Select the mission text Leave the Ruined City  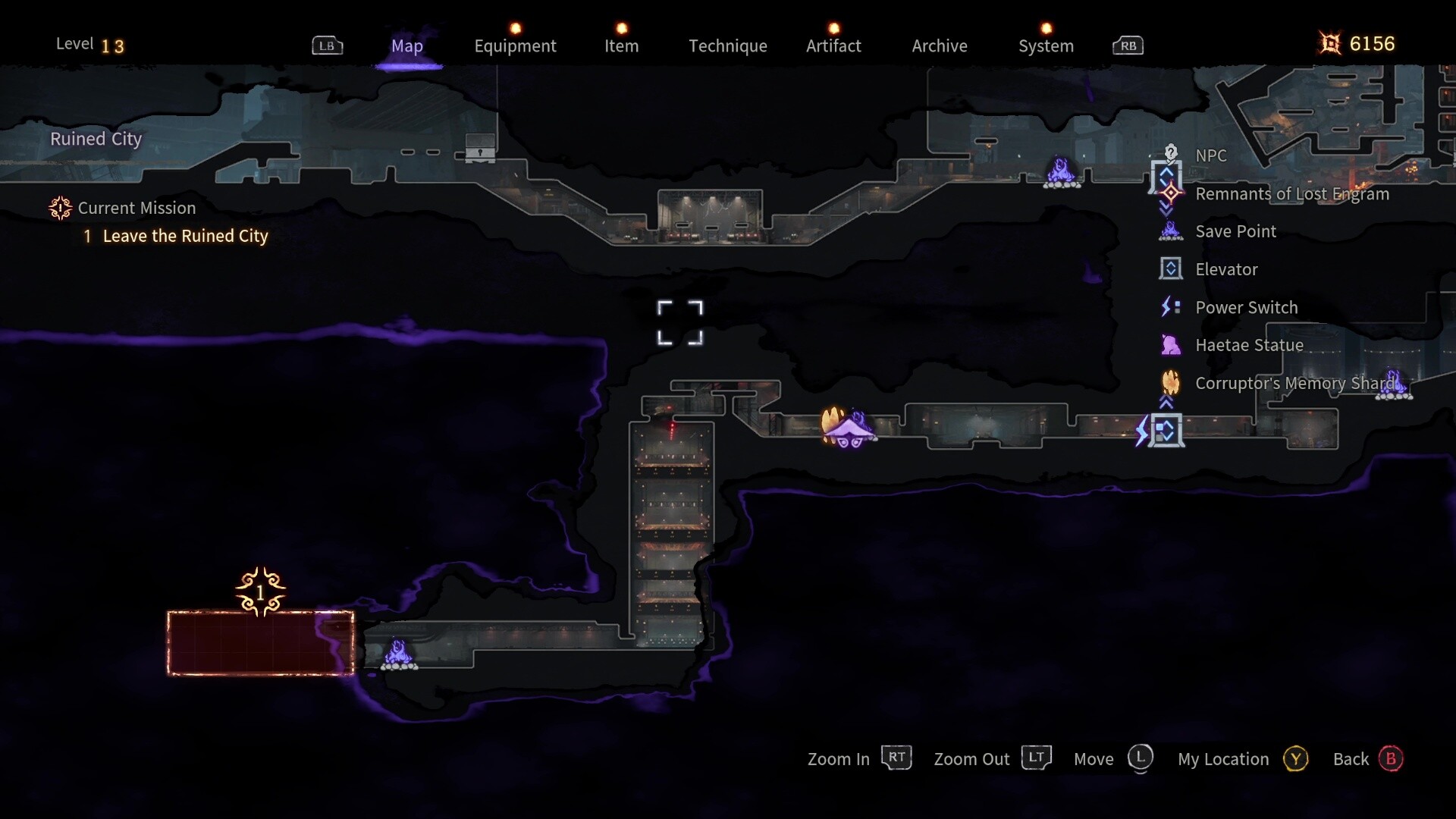184,236
